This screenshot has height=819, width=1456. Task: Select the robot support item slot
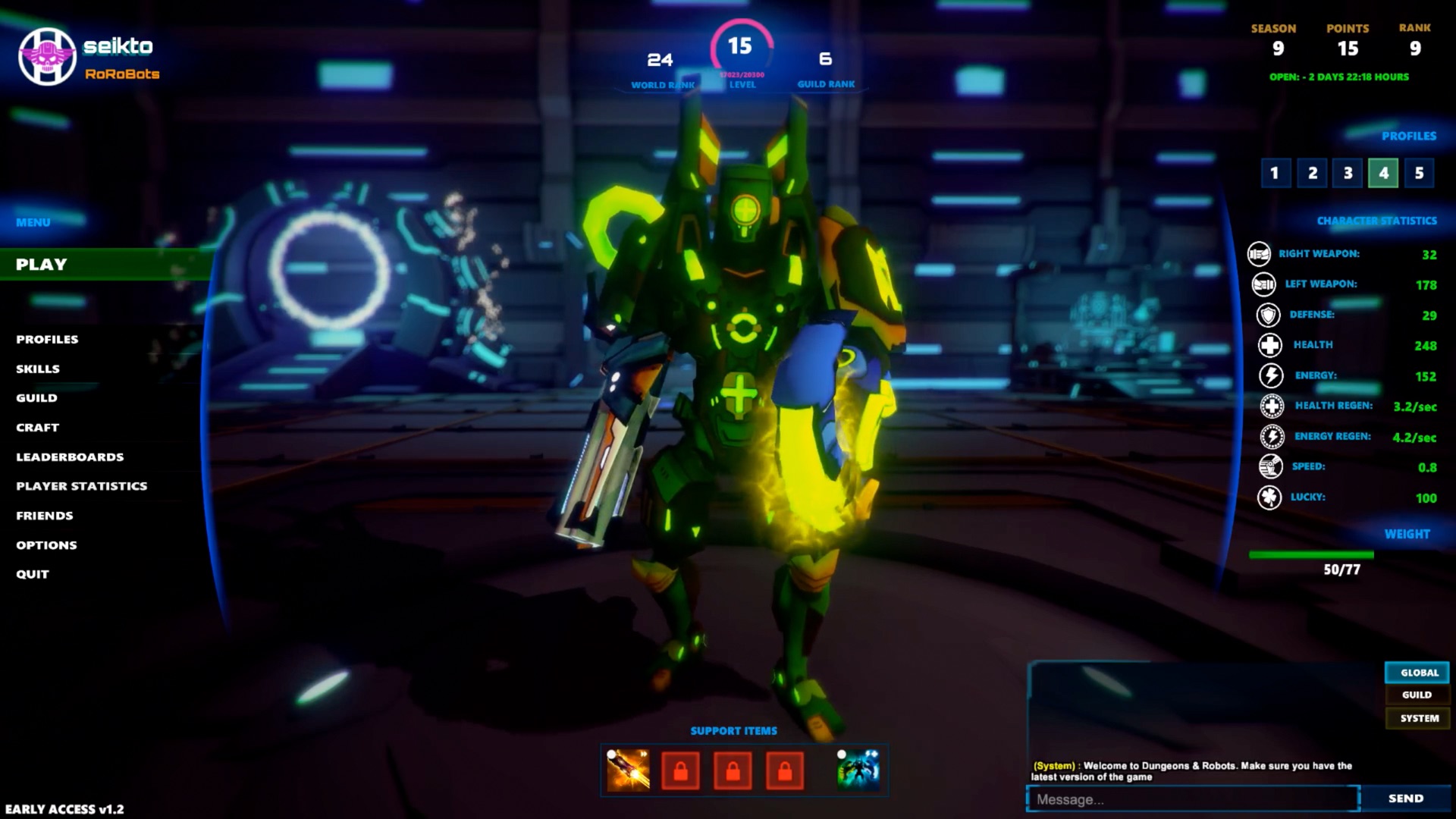(859, 769)
